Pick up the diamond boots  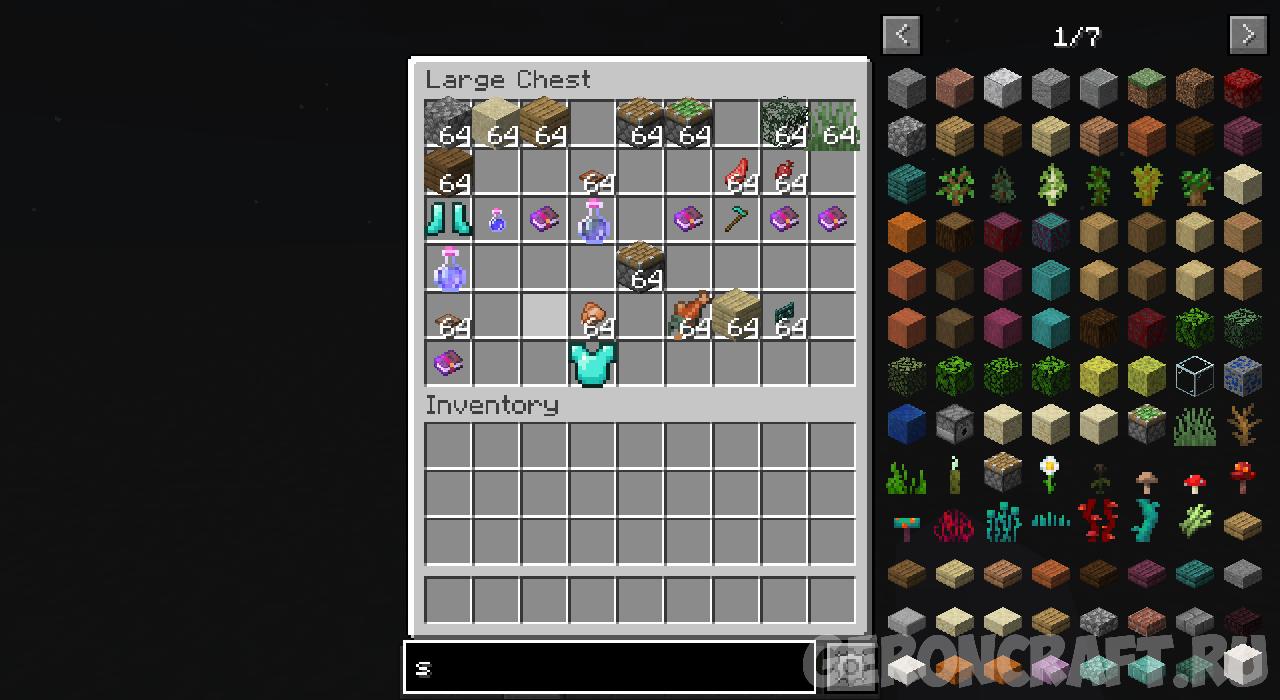(447, 219)
